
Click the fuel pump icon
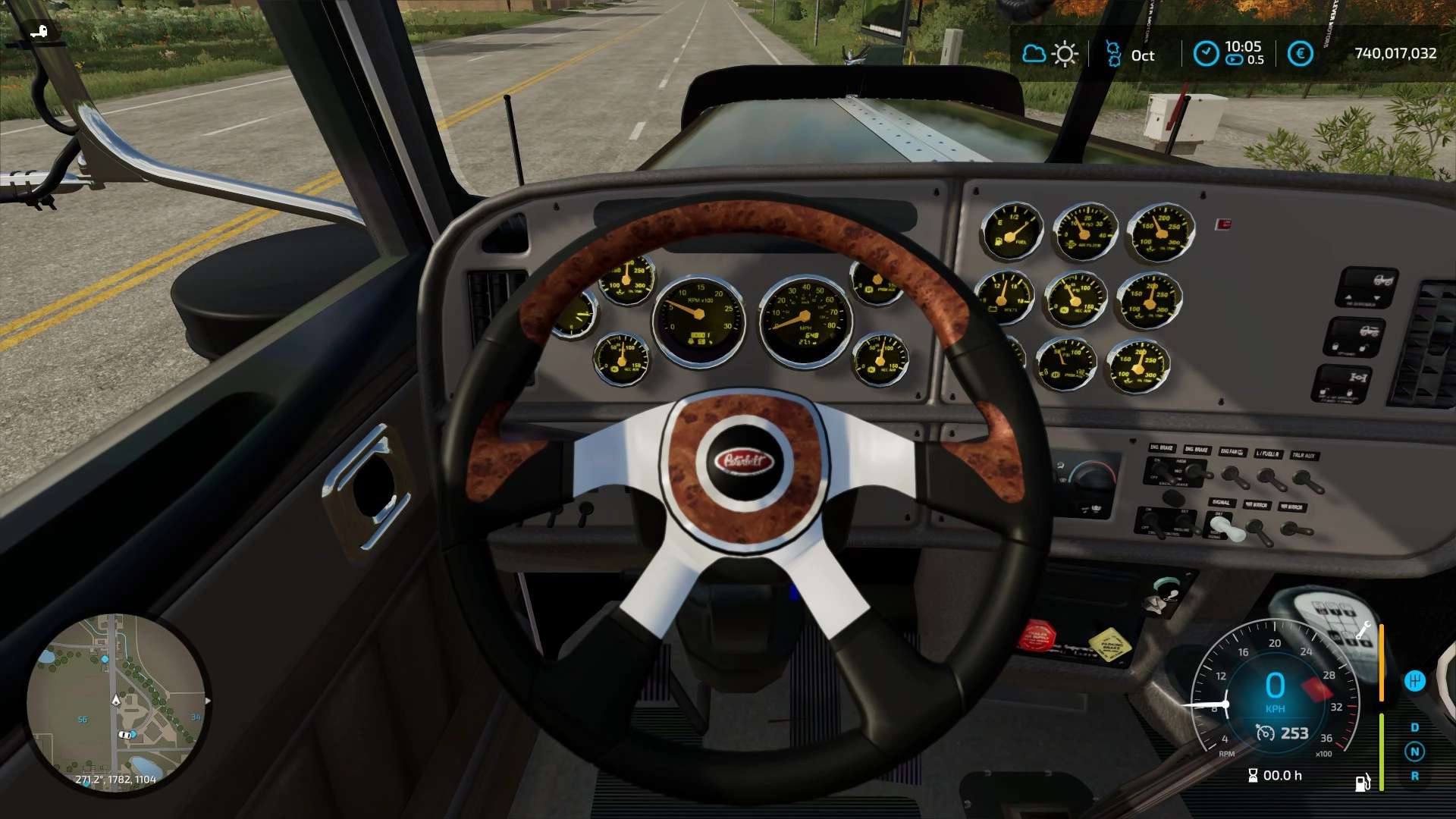[1363, 782]
